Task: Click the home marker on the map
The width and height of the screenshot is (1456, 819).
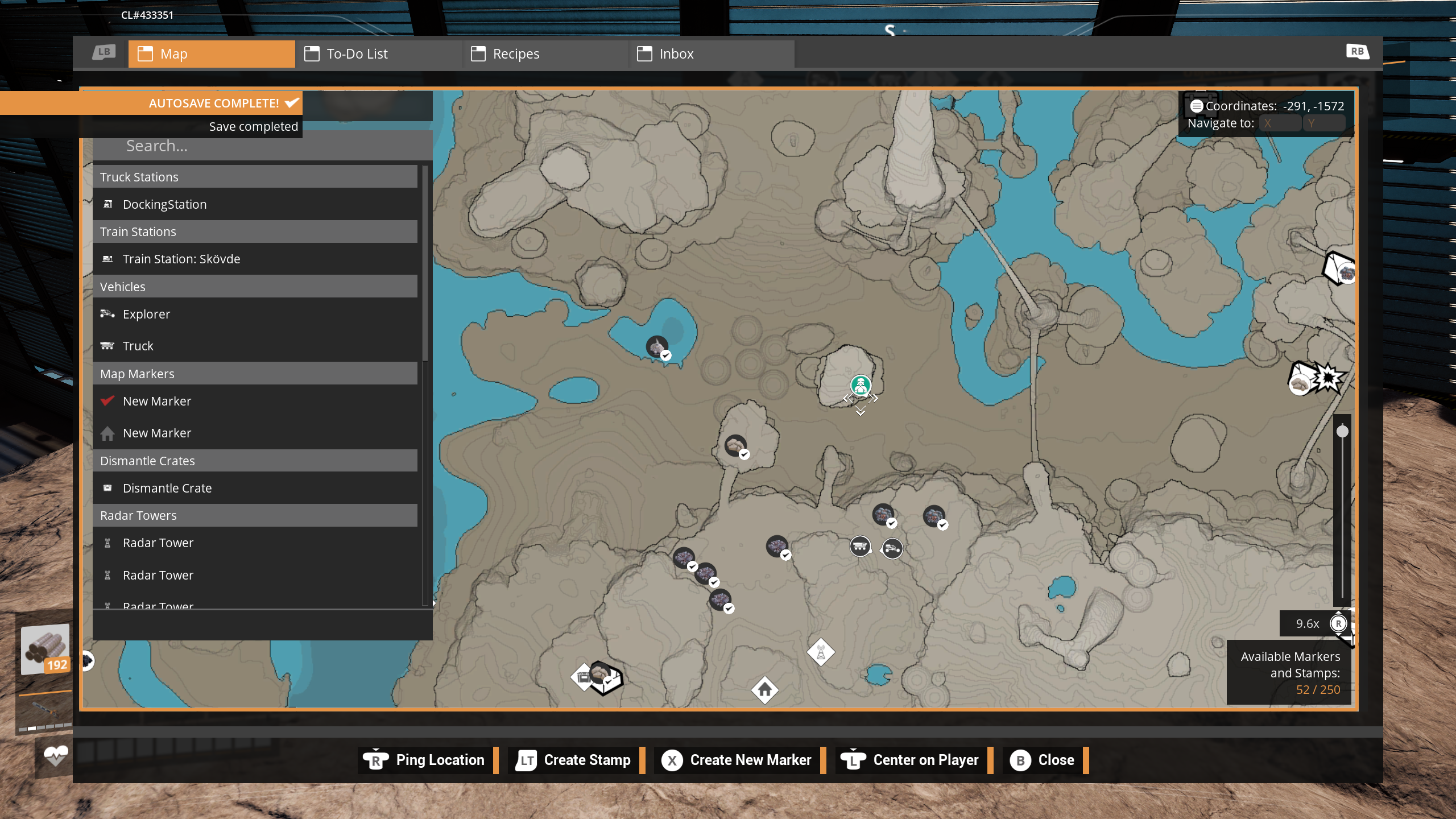Action: [765, 690]
